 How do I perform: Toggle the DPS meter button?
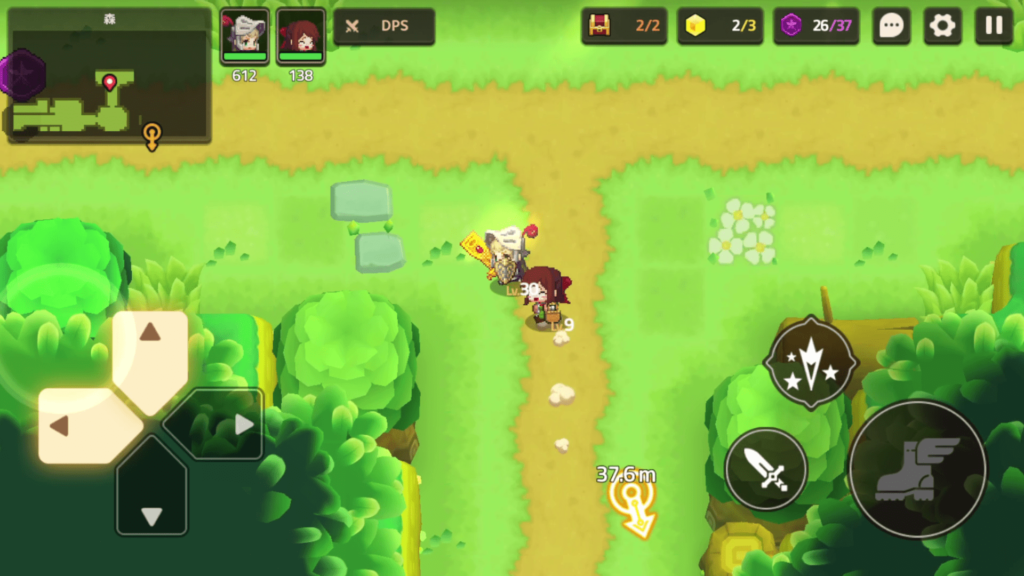[384, 27]
